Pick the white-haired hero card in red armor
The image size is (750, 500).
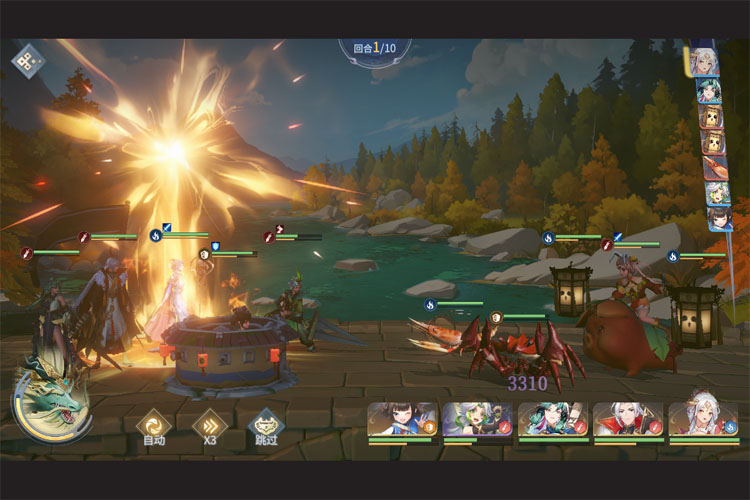point(627,420)
